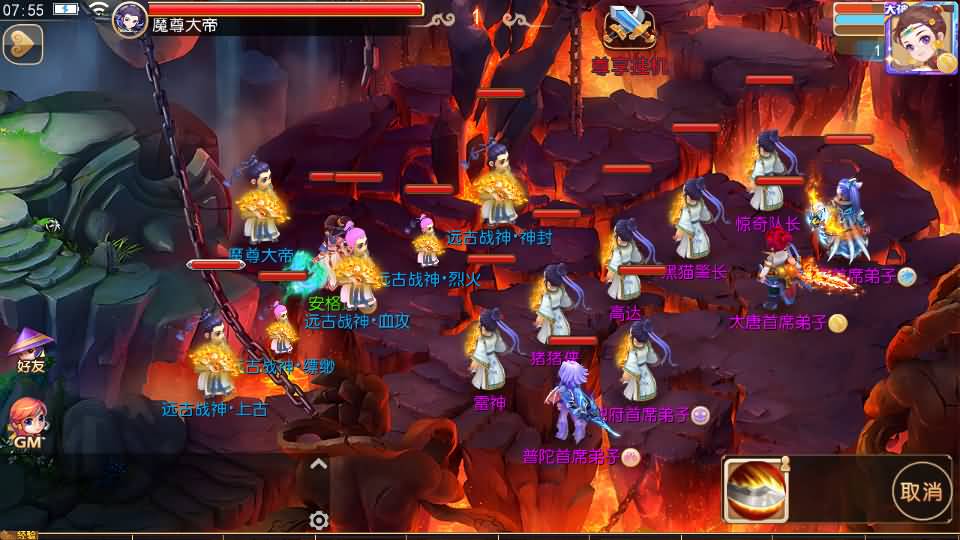Cancel the action with the 取消 button
Screen dimensions: 960x540
click(x=920, y=490)
